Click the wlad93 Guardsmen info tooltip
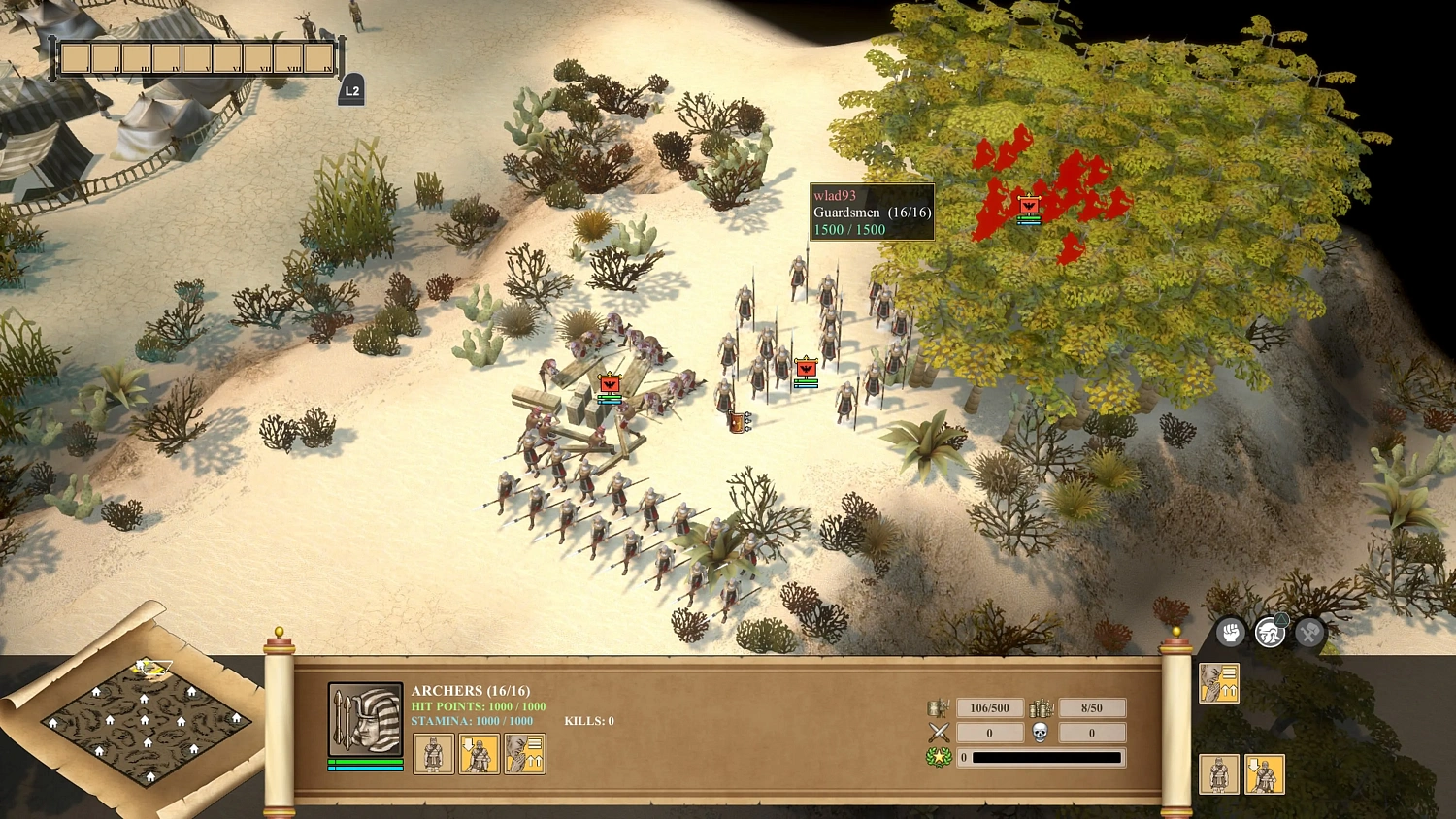The image size is (1456, 819). 872,210
